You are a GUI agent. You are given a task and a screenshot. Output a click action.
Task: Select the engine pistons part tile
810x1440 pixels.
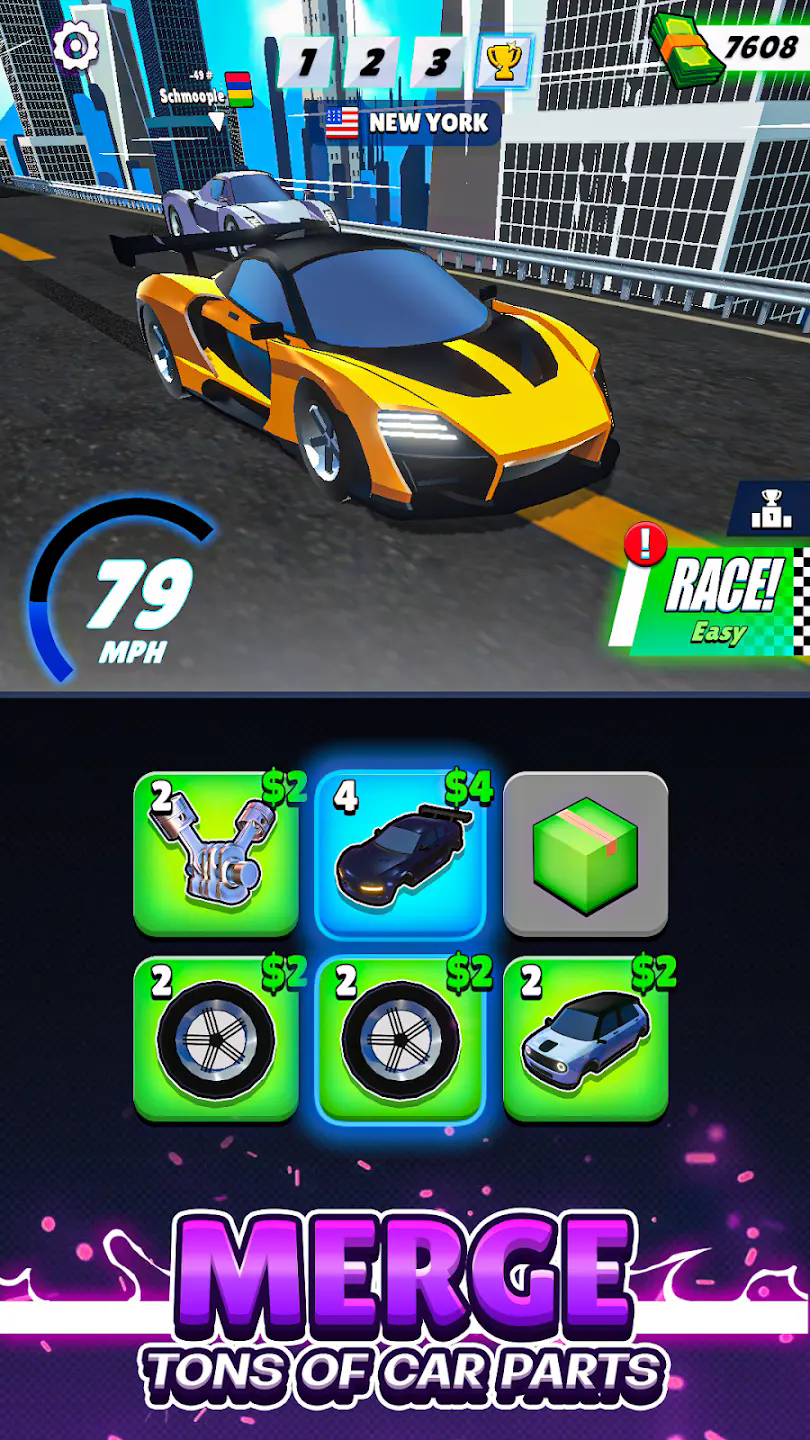216,853
